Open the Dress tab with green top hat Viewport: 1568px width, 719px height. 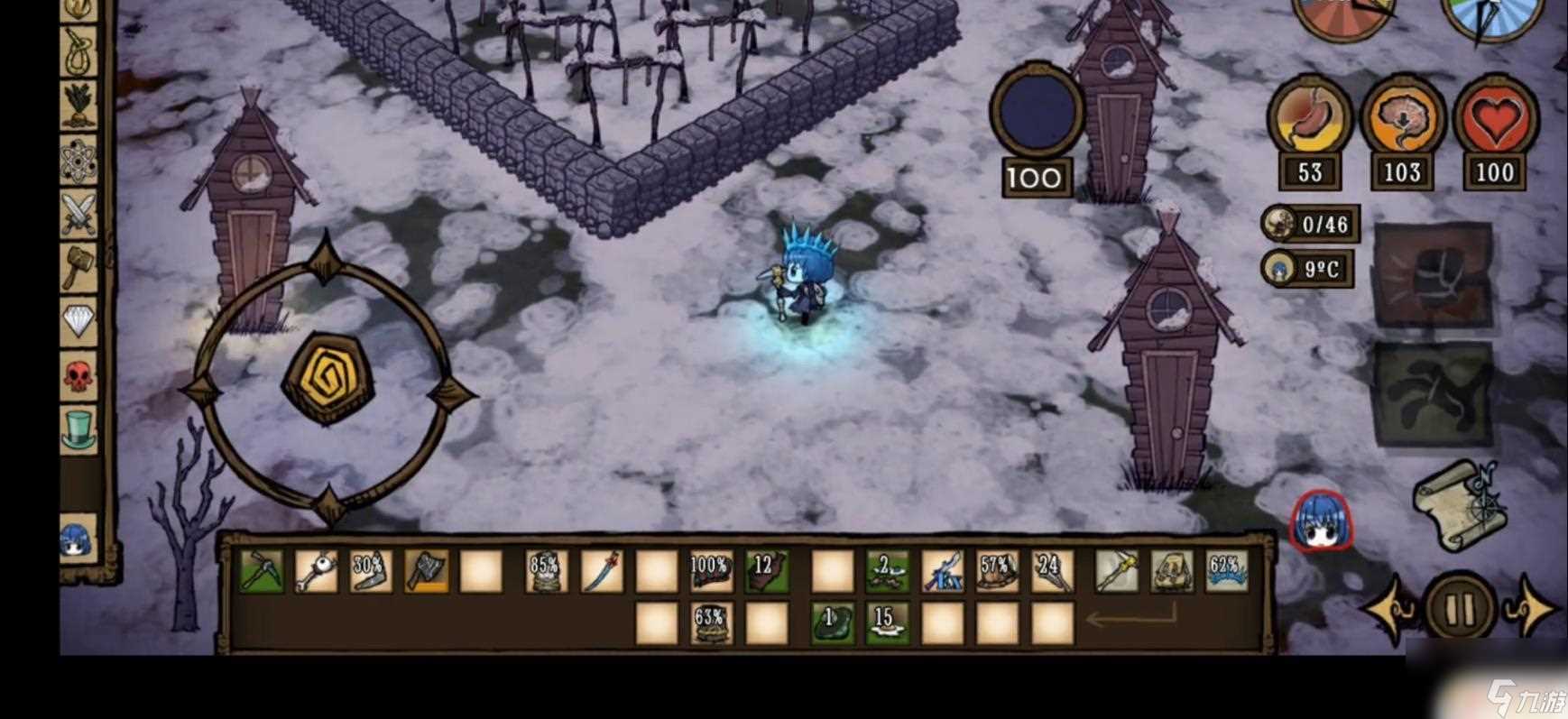tap(78, 428)
